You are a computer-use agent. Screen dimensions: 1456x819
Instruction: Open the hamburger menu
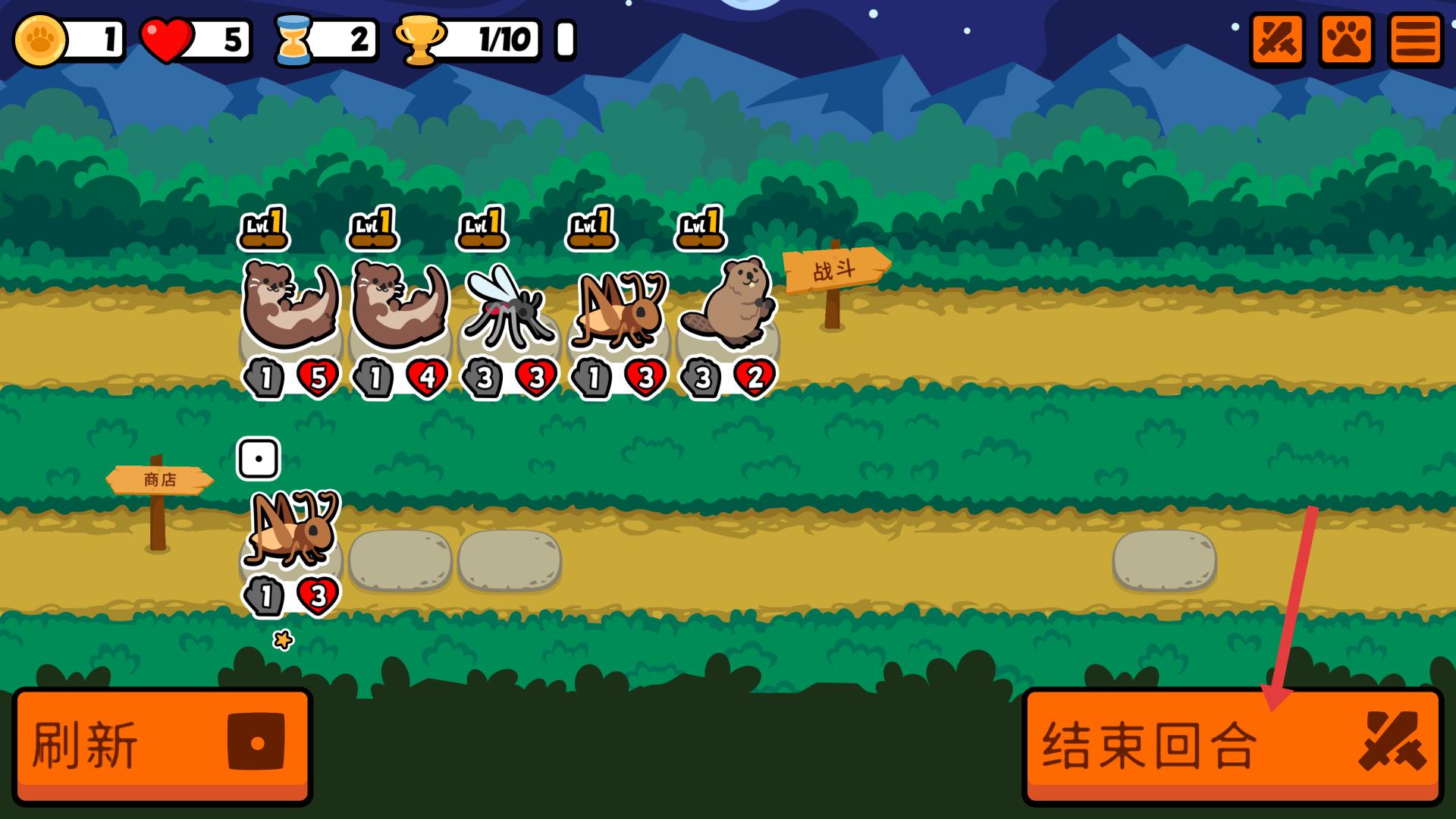point(1415,39)
